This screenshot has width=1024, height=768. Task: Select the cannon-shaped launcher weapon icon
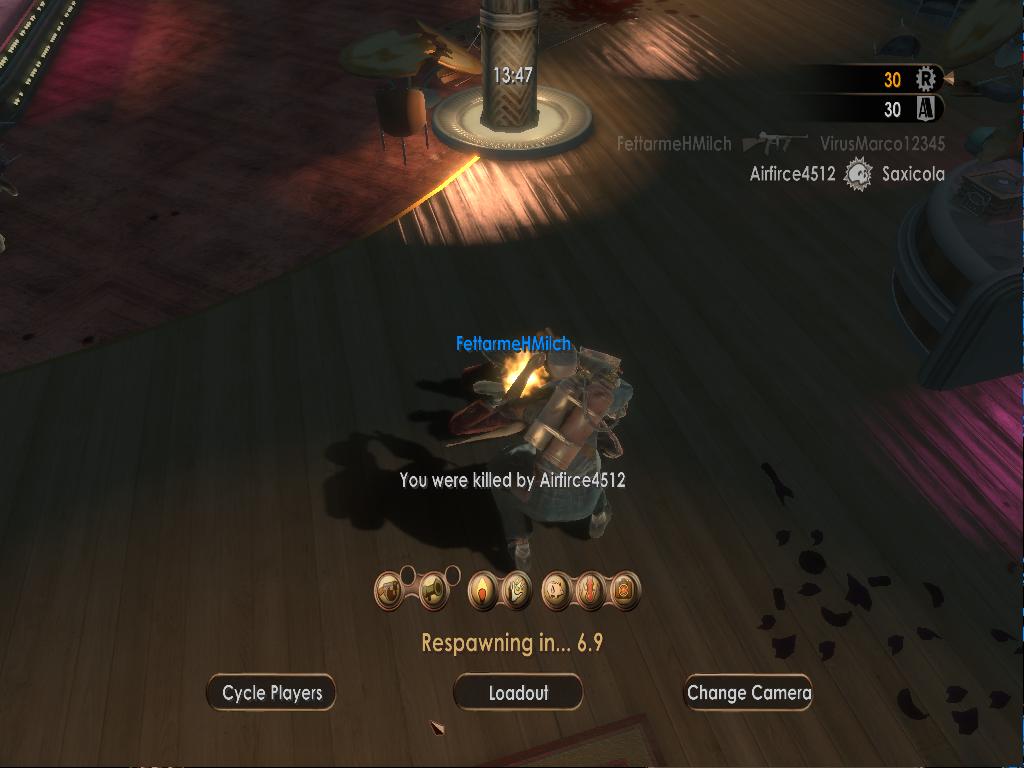[432, 592]
